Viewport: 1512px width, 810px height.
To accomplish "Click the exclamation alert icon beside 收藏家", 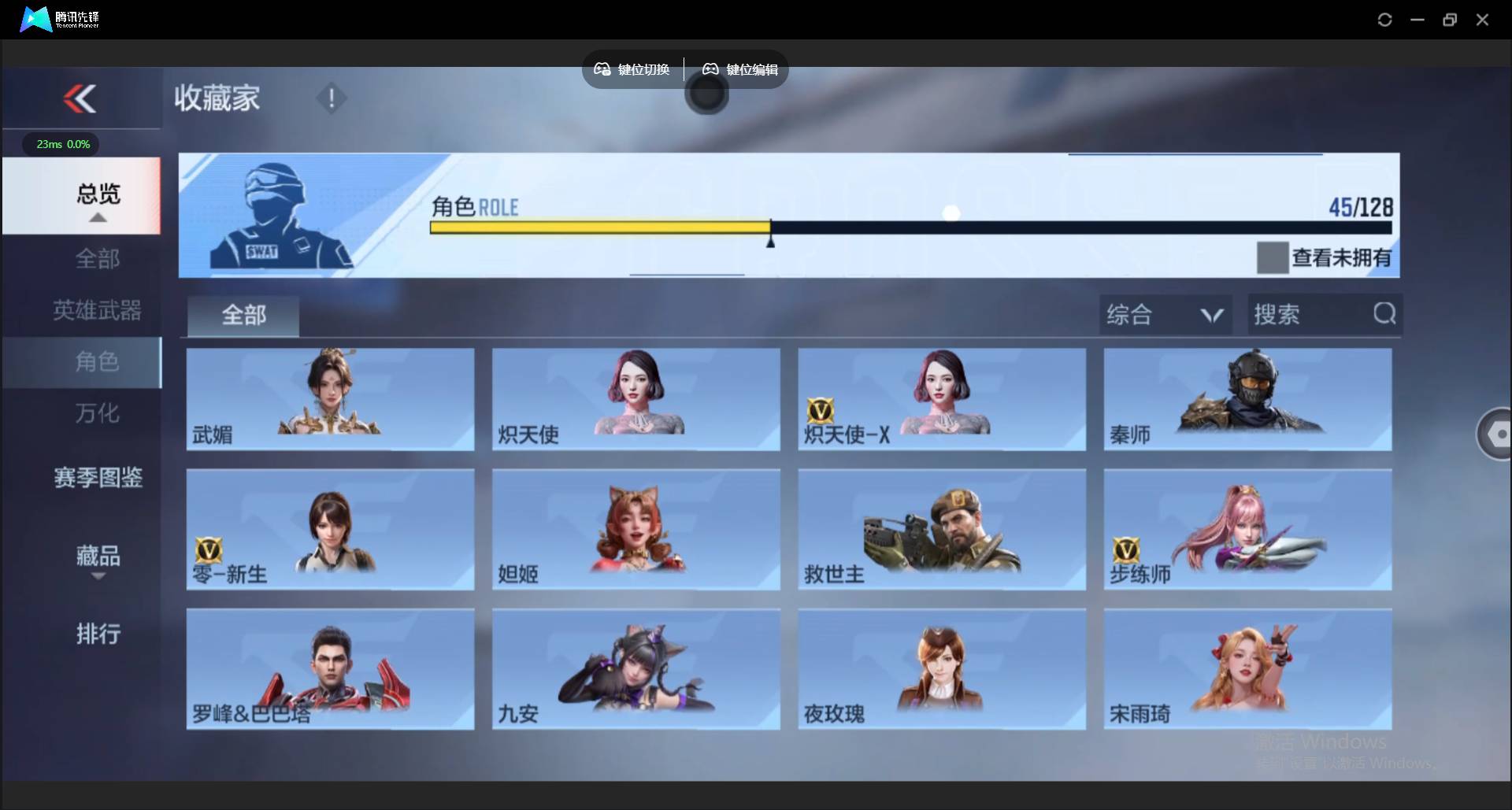I will tap(332, 98).
